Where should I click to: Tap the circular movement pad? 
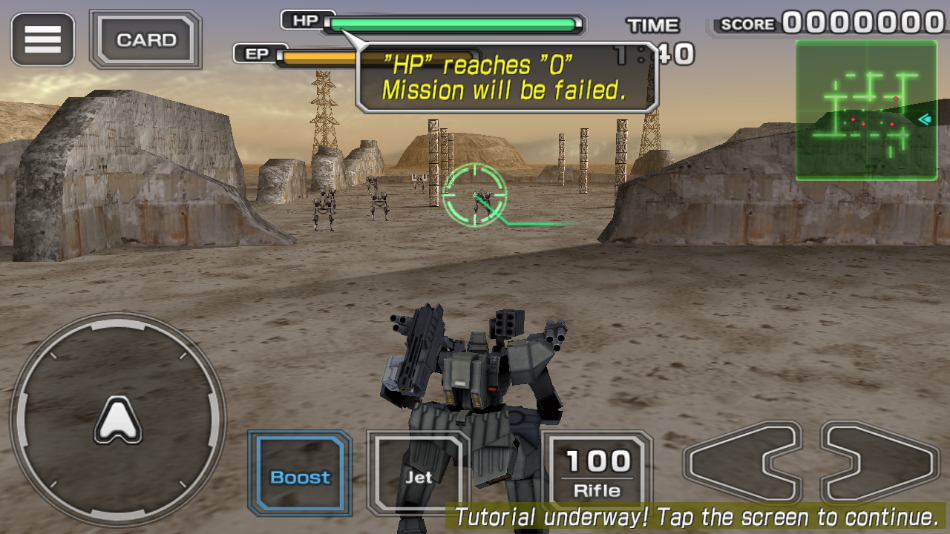[x=118, y=420]
